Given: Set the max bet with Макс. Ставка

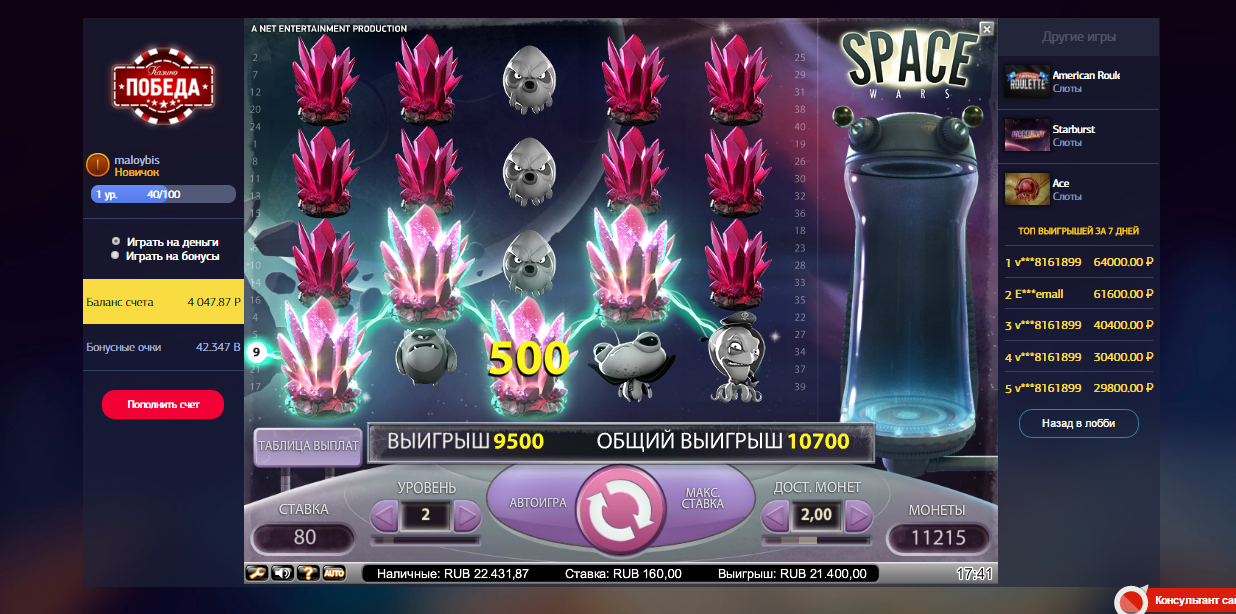Looking at the screenshot, I should click(702, 498).
